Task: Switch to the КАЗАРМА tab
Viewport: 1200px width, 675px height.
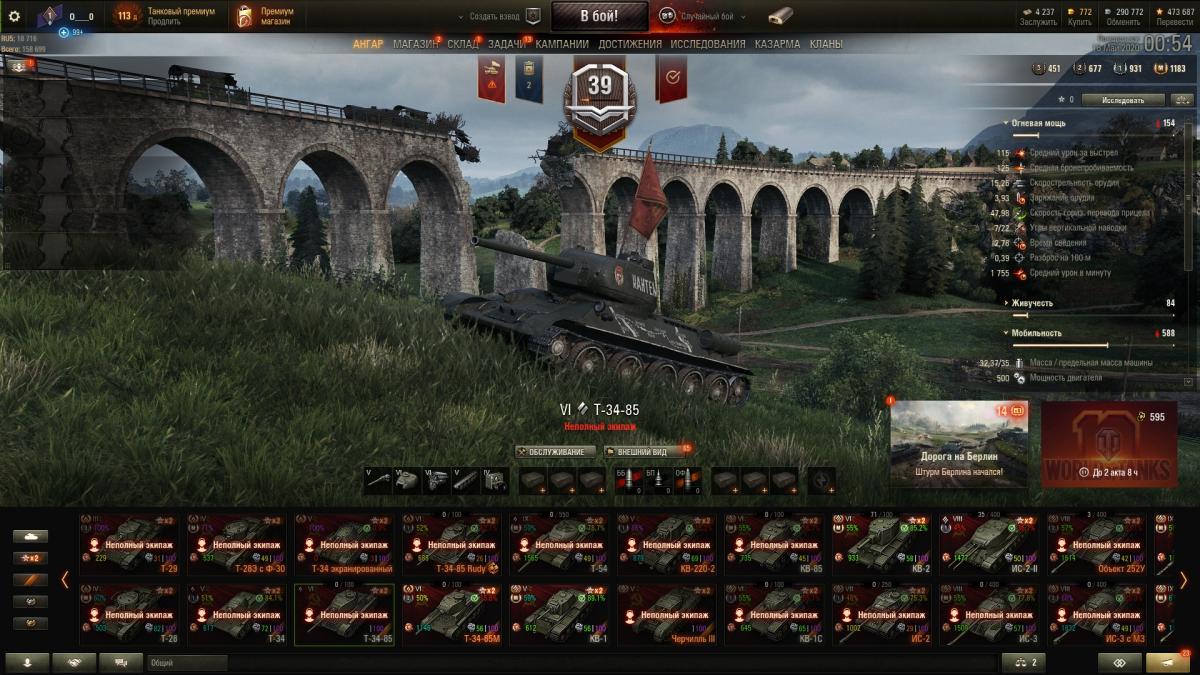Action: tap(777, 45)
